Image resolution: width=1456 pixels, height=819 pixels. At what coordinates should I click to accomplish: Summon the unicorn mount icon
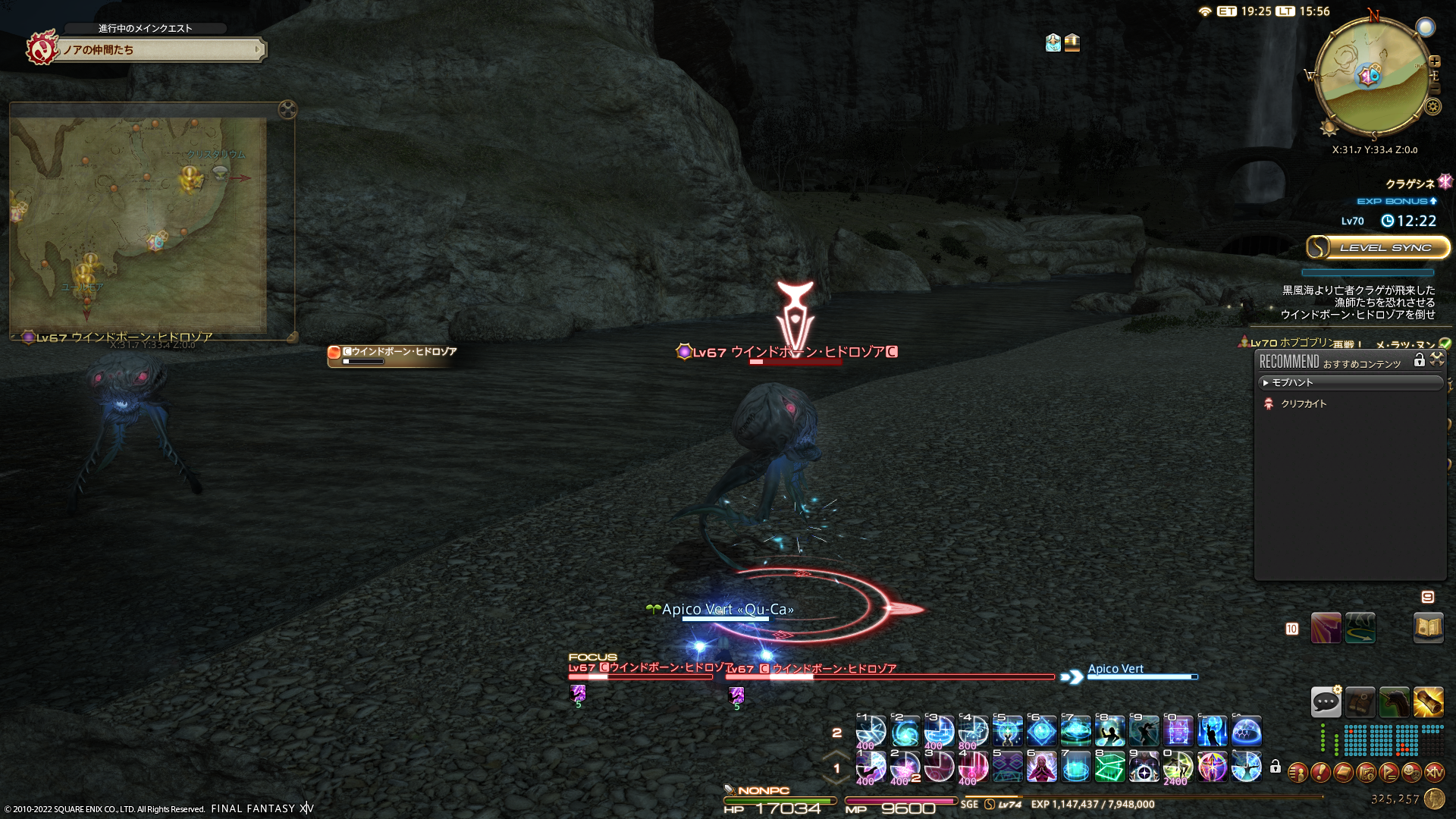1394,702
